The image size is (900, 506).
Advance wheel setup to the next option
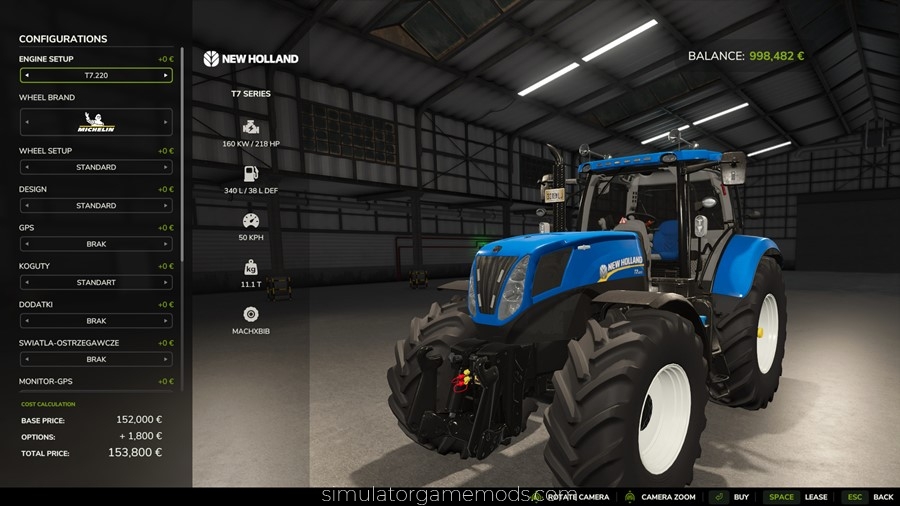[166, 167]
